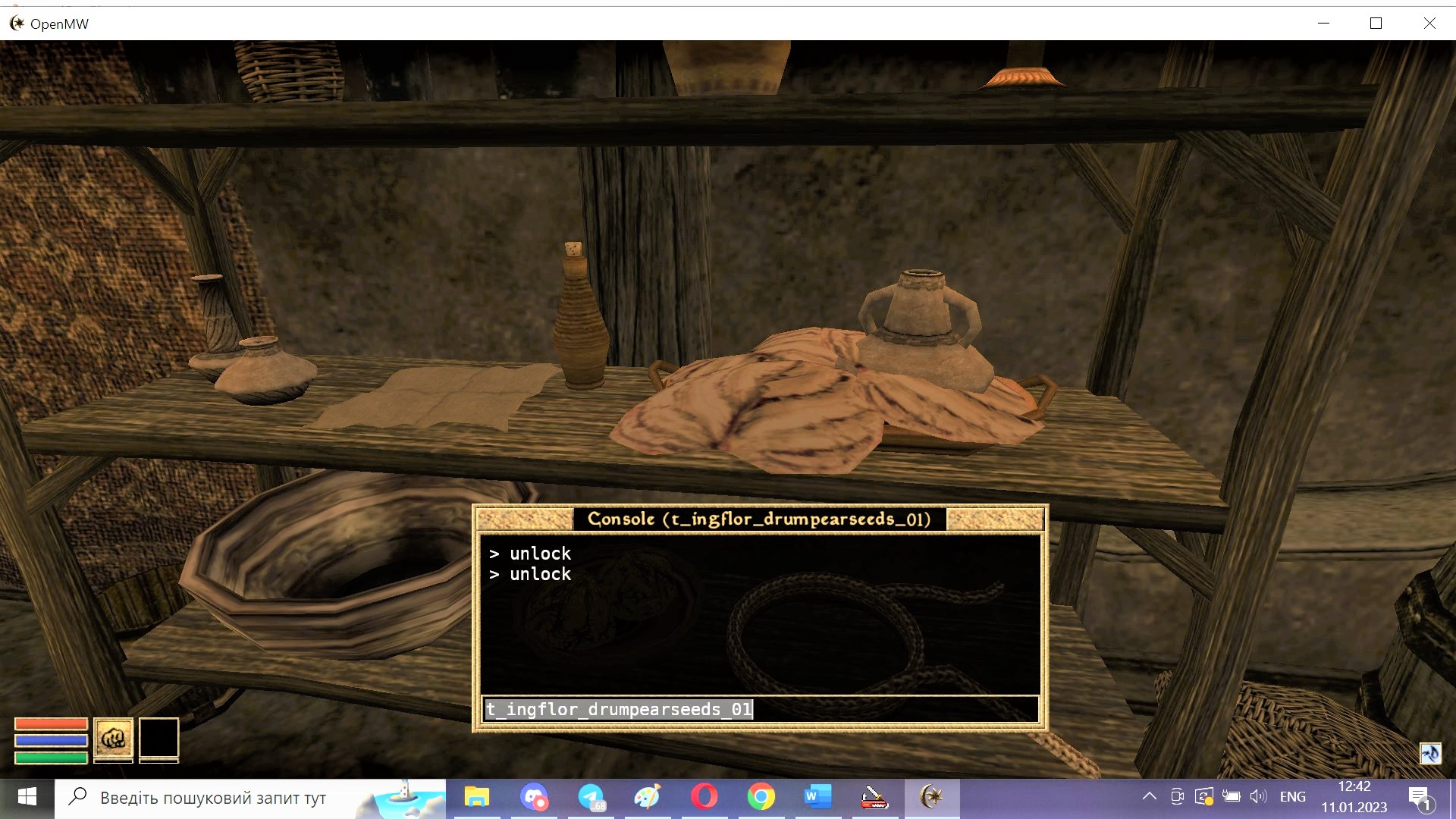
Task: Expand hidden system tray icons
Action: point(1150,796)
